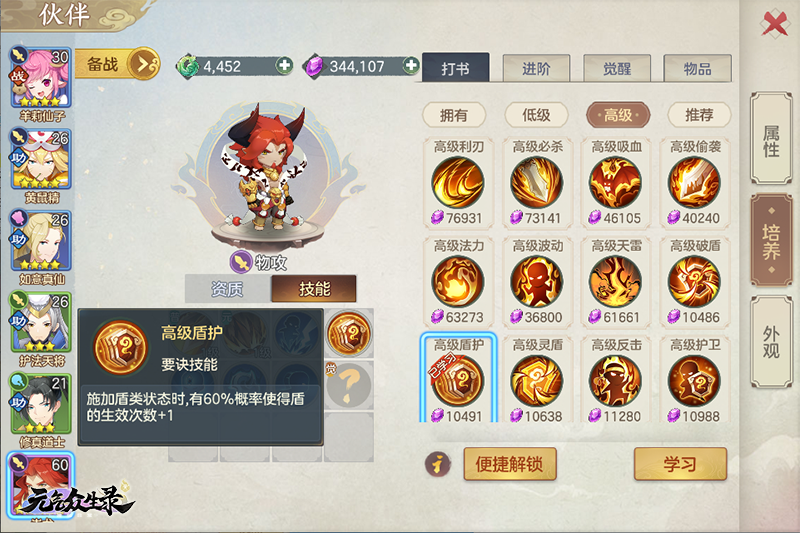Show the 物品 tab
800x533 pixels.
[x=697, y=68]
